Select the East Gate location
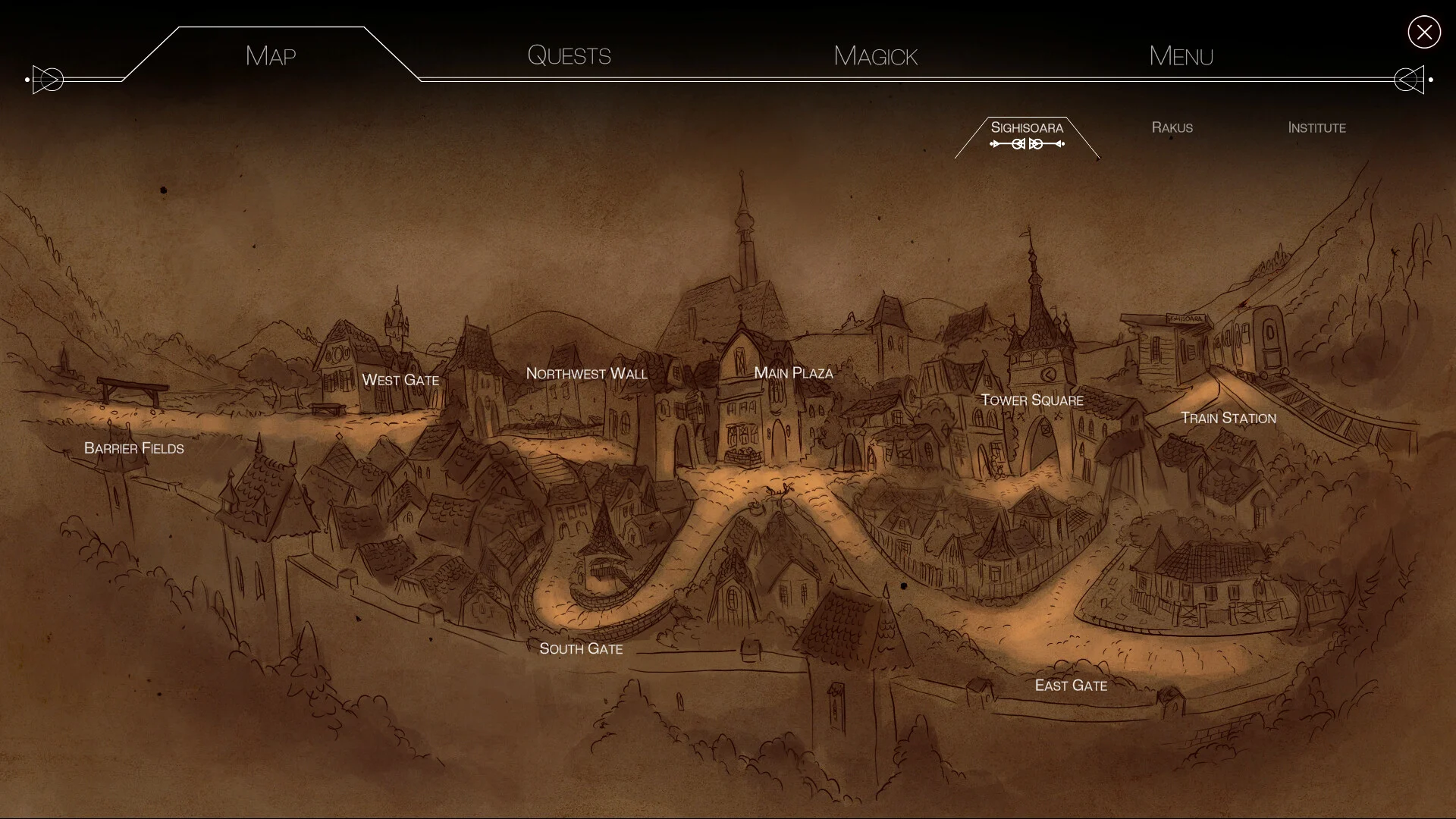The height and width of the screenshot is (819, 1456). [1071, 686]
